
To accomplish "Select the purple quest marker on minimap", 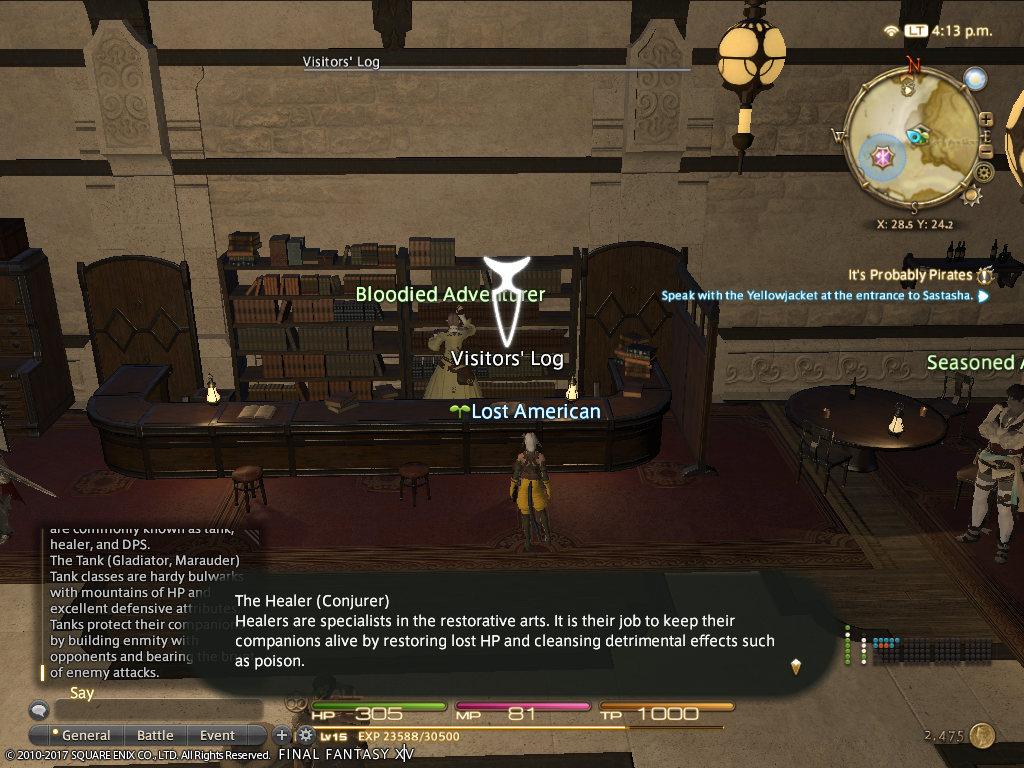I will click(883, 157).
